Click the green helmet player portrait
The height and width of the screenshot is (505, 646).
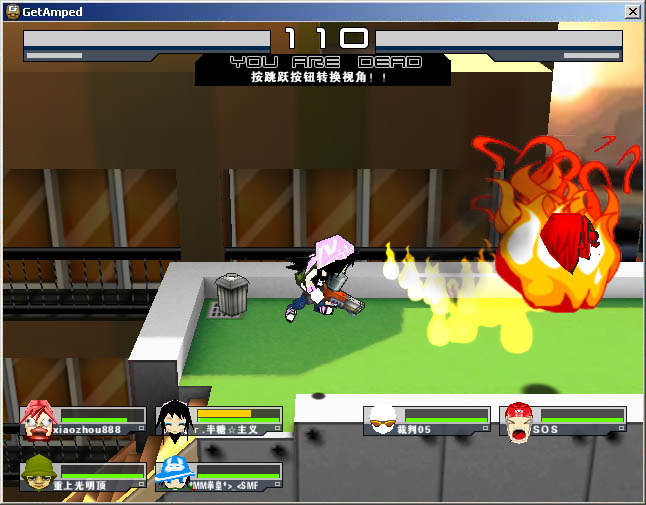point(38,474)
